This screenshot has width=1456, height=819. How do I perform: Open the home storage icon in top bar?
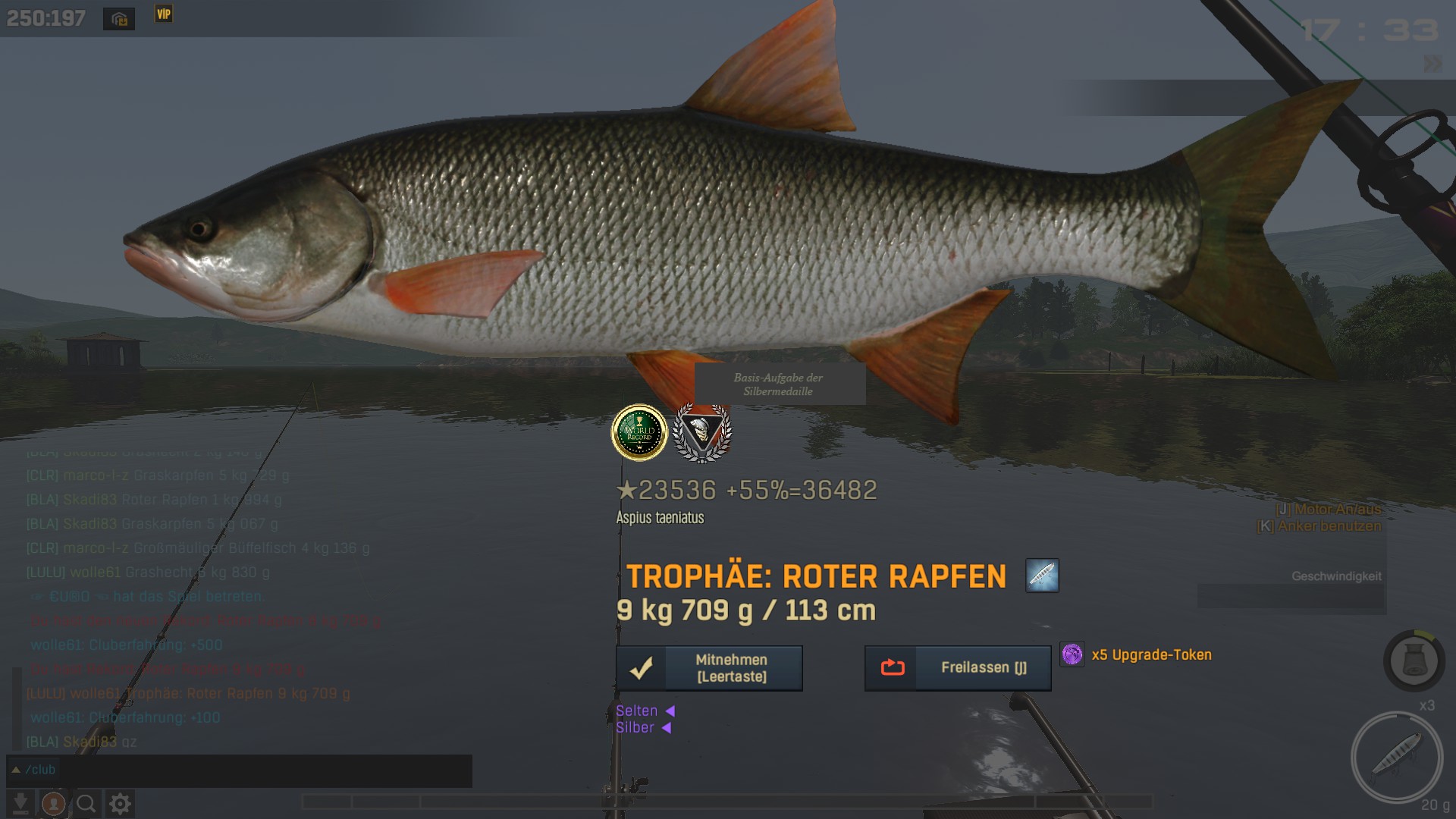click(x=119, y=19)
